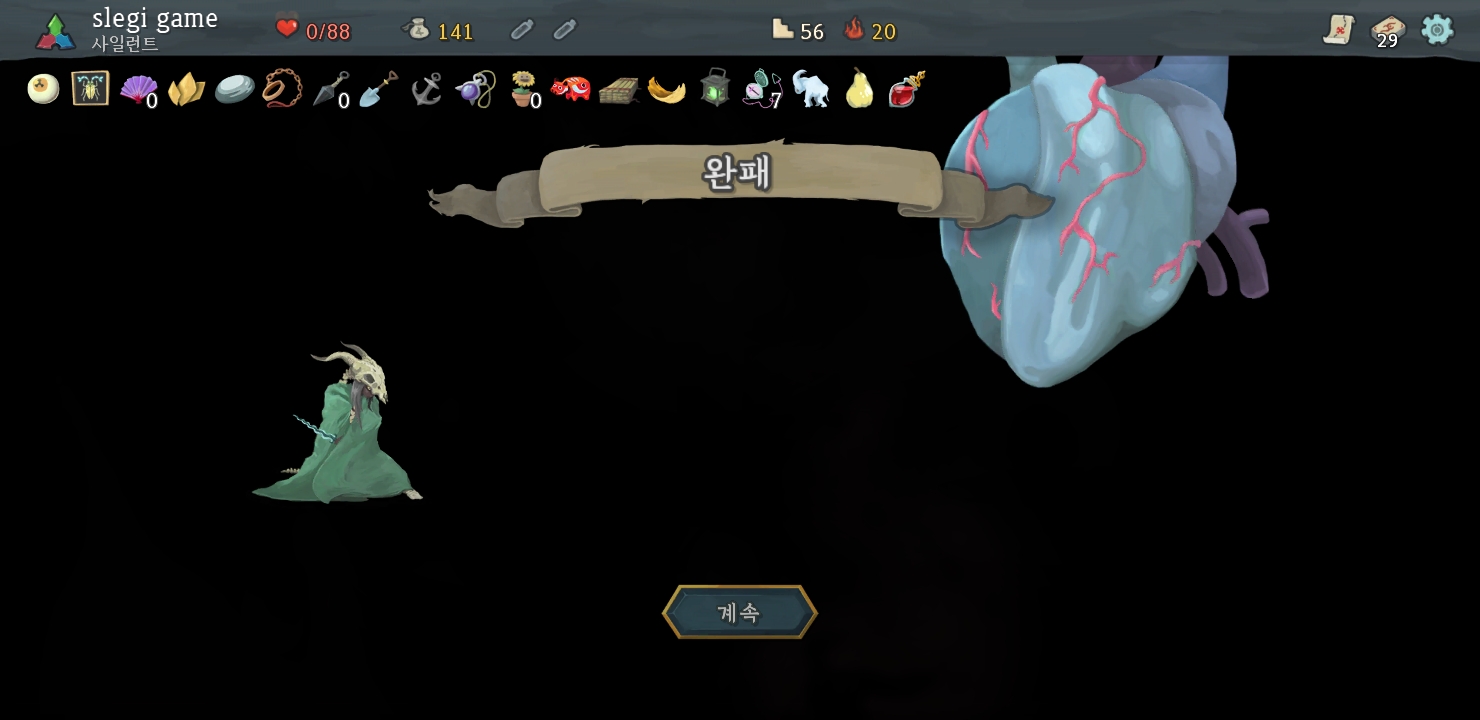This screenshot has height=720, width=1480.
Task: Select the red ox figurine relic
Action: point(570,90)
